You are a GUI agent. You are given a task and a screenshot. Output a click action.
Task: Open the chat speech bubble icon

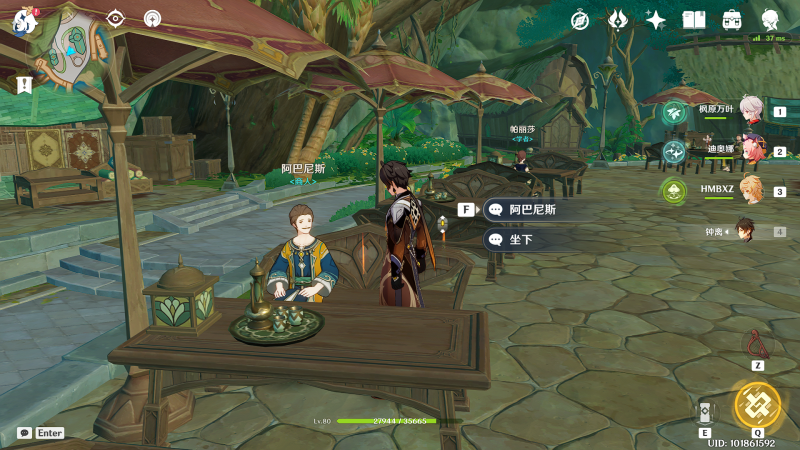click(x=24, y=433)
